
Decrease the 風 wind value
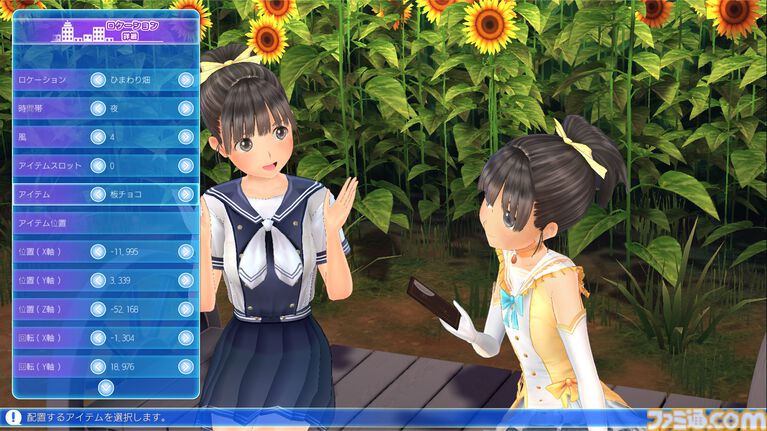coord(98,137)
